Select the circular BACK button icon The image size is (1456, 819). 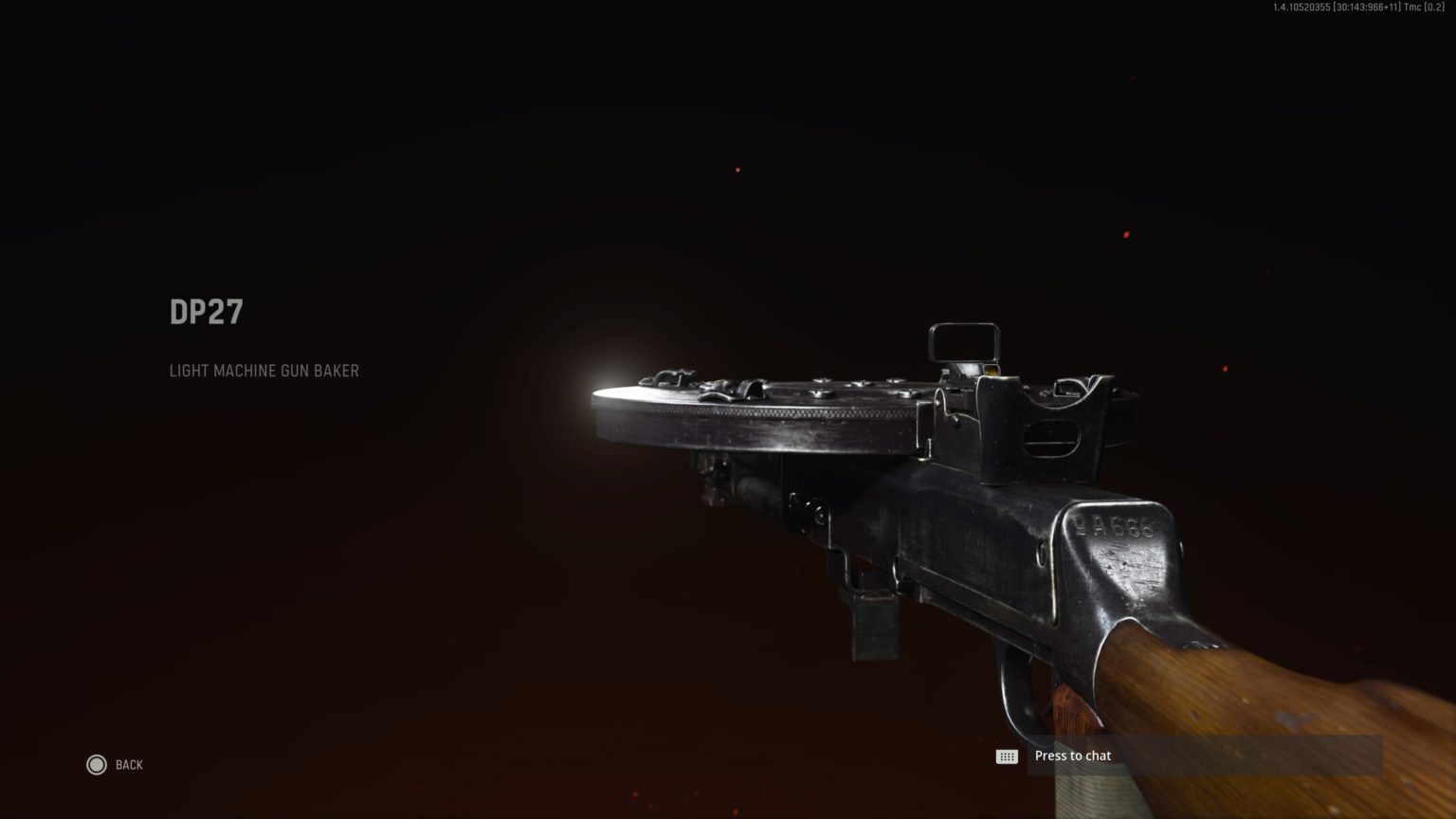coord(97,764)
